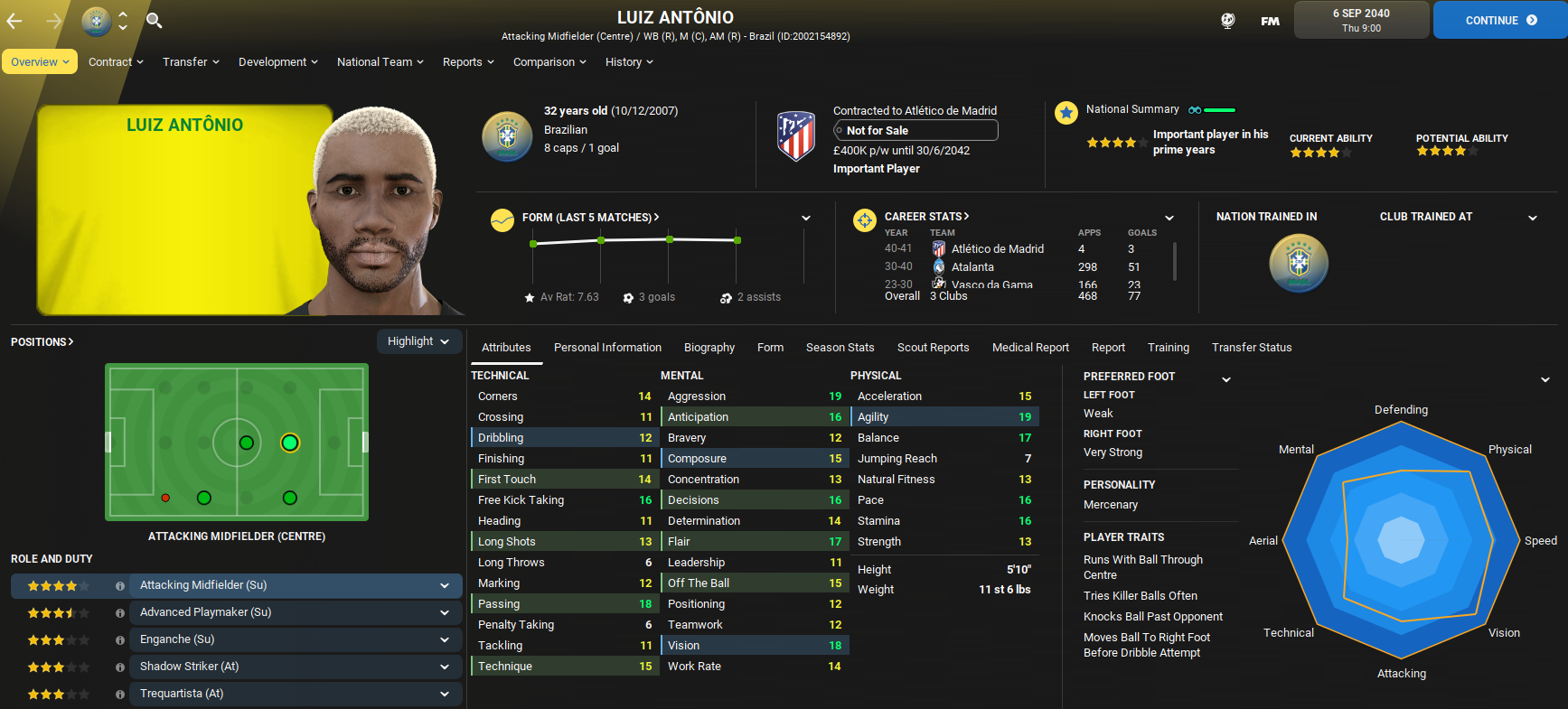Click the average rating star icon
1568x709 pixels.
[x=529, y=296]
